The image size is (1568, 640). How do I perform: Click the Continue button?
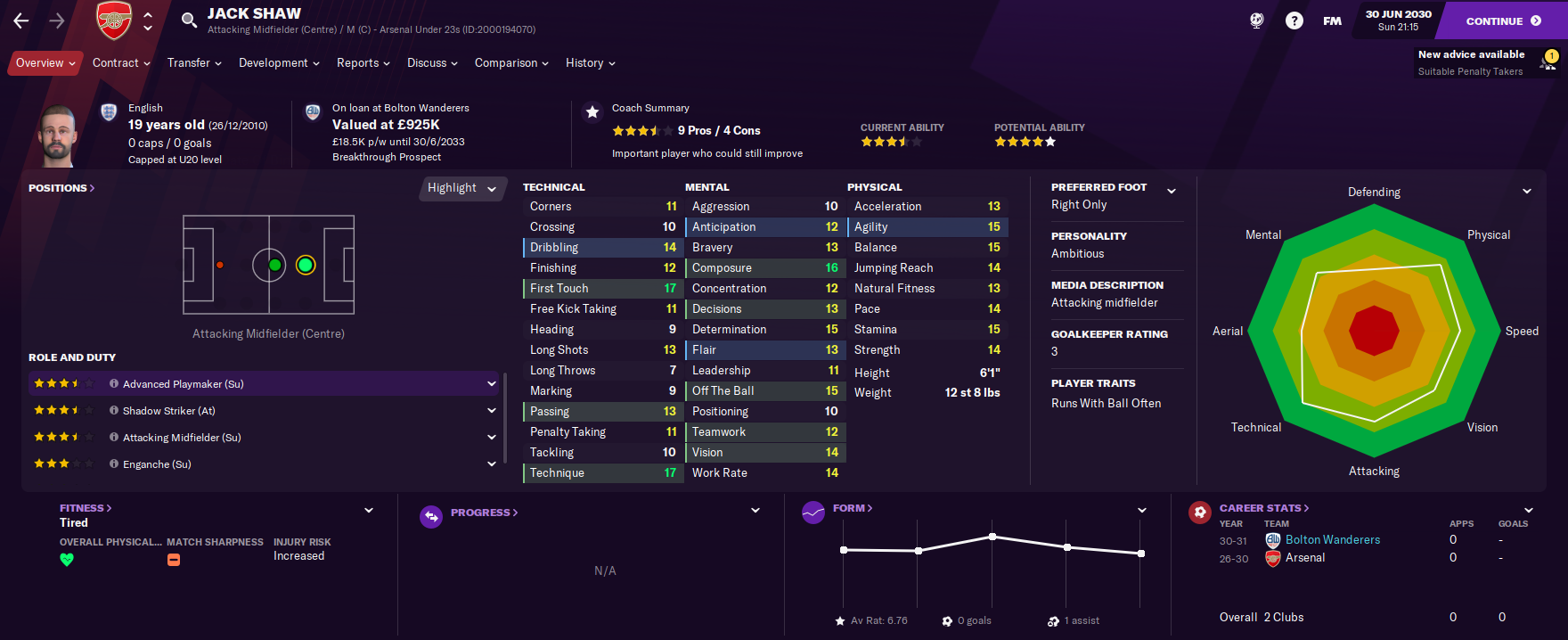tap(1503, 21)
